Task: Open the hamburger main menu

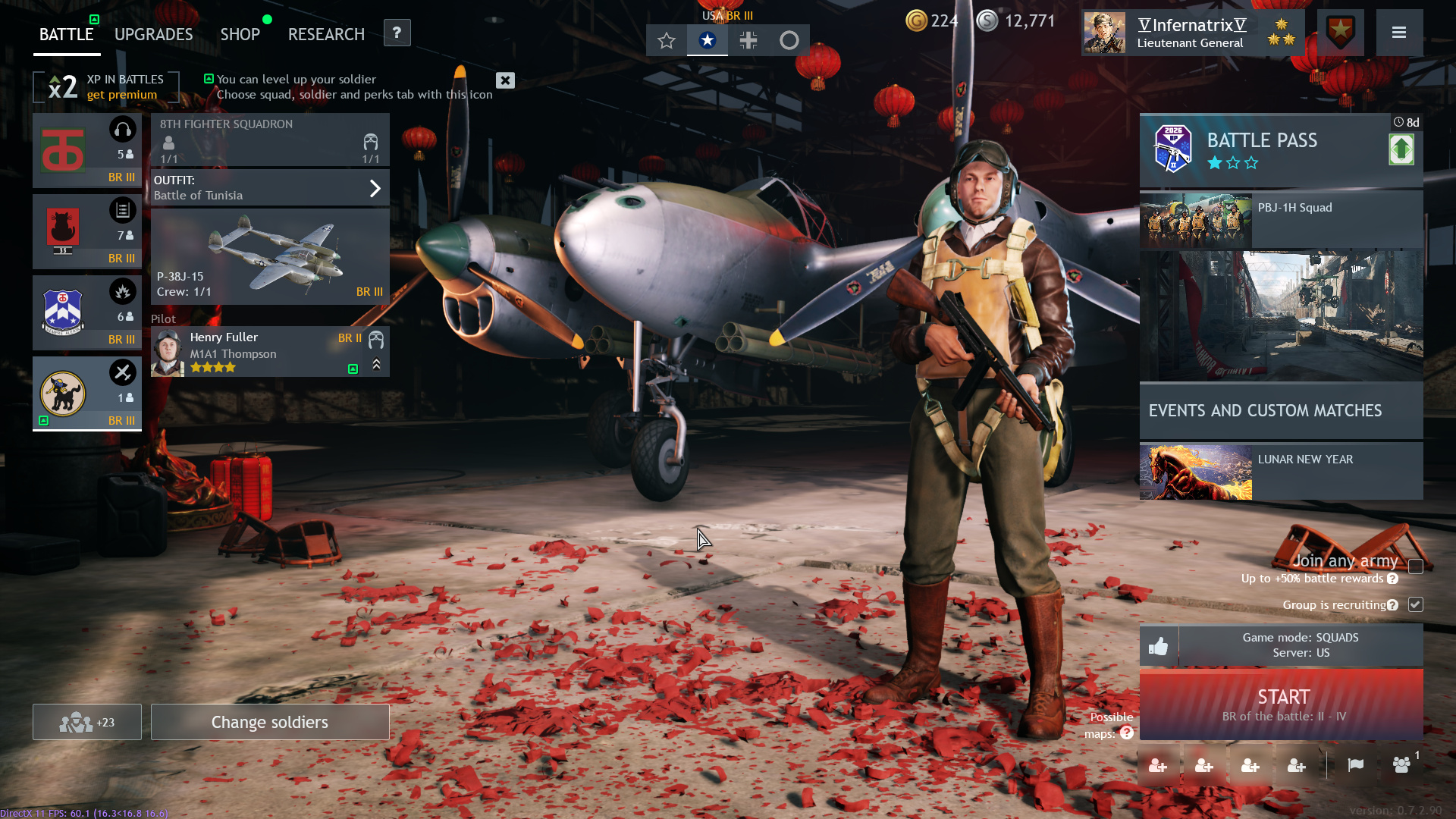Action: pos(1399,33)
